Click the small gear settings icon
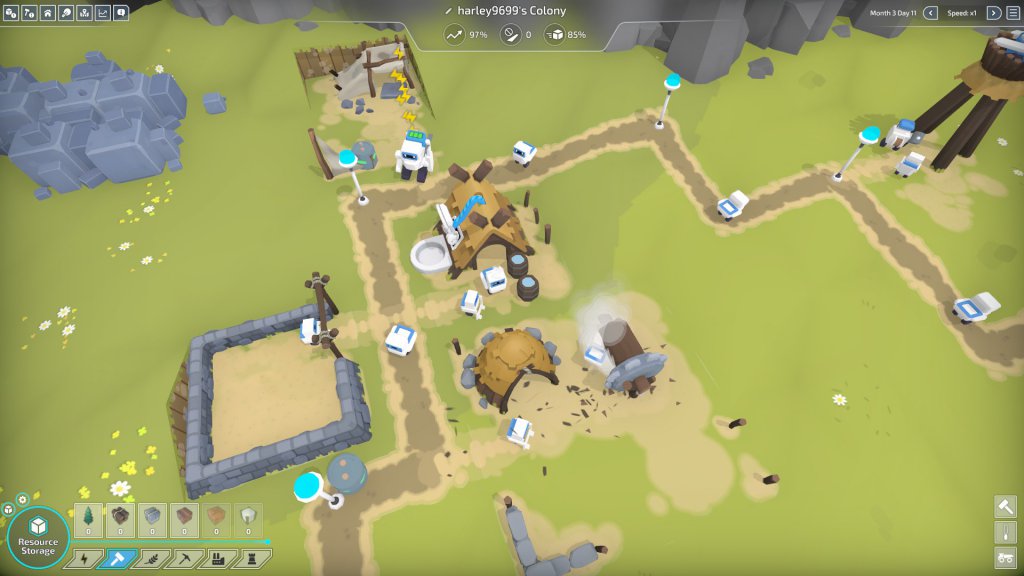Image resolution: width=1024 pixels, height=576 pixels. 22,499
